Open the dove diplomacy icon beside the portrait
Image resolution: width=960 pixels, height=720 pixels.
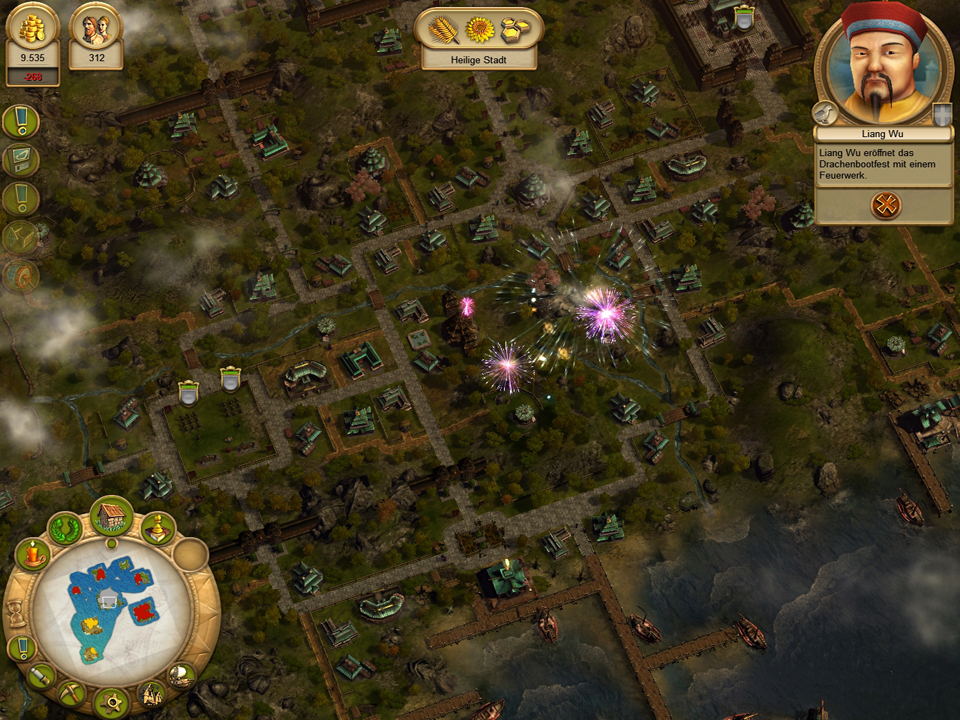[x=824, y=112]
